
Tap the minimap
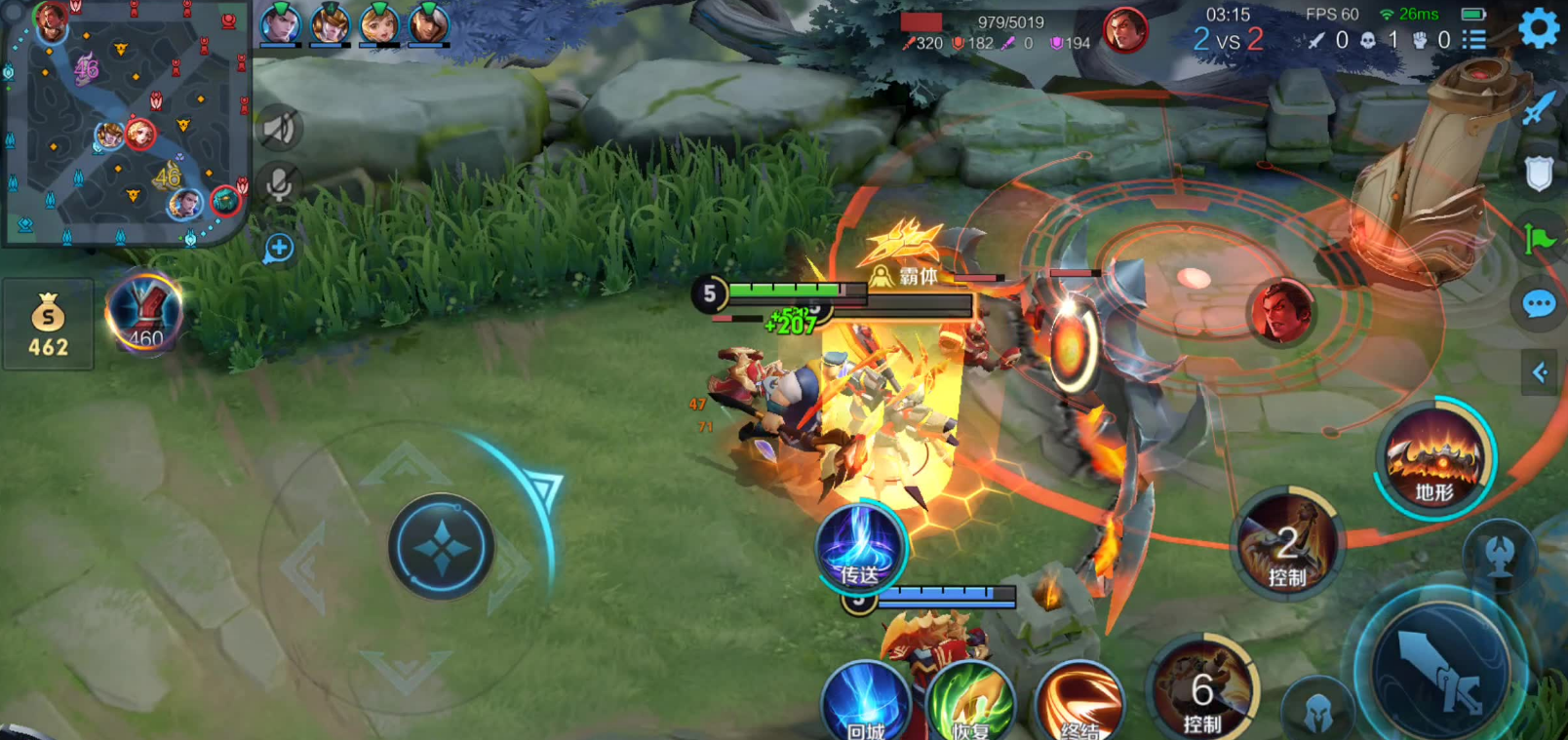[x=125, y=122]
